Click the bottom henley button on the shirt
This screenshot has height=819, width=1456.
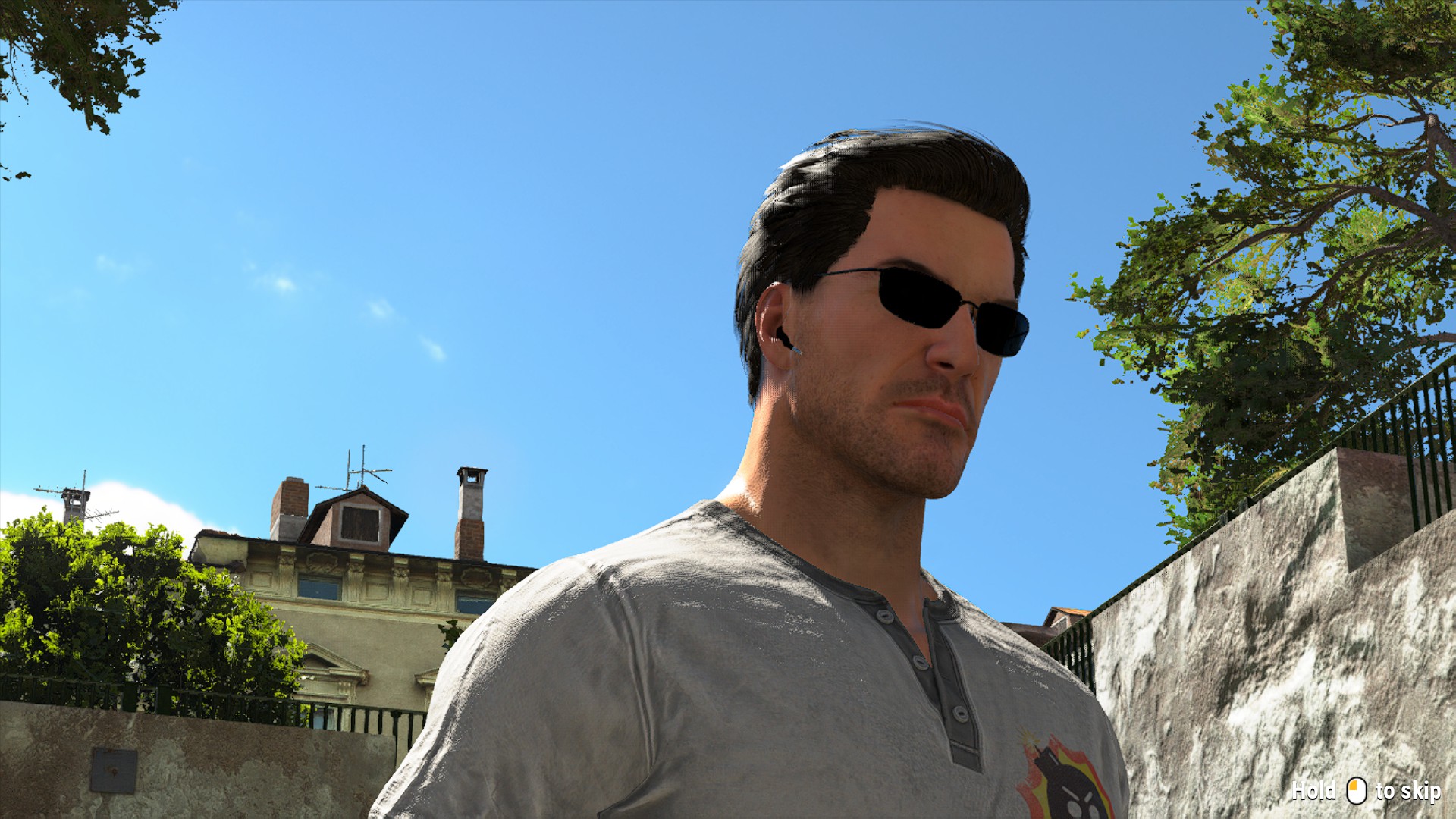point(959,714)
